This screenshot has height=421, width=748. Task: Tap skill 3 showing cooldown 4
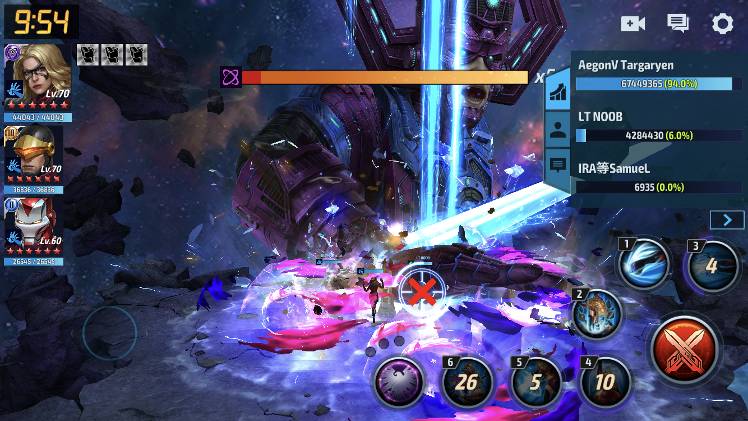[x=711, y=266]
